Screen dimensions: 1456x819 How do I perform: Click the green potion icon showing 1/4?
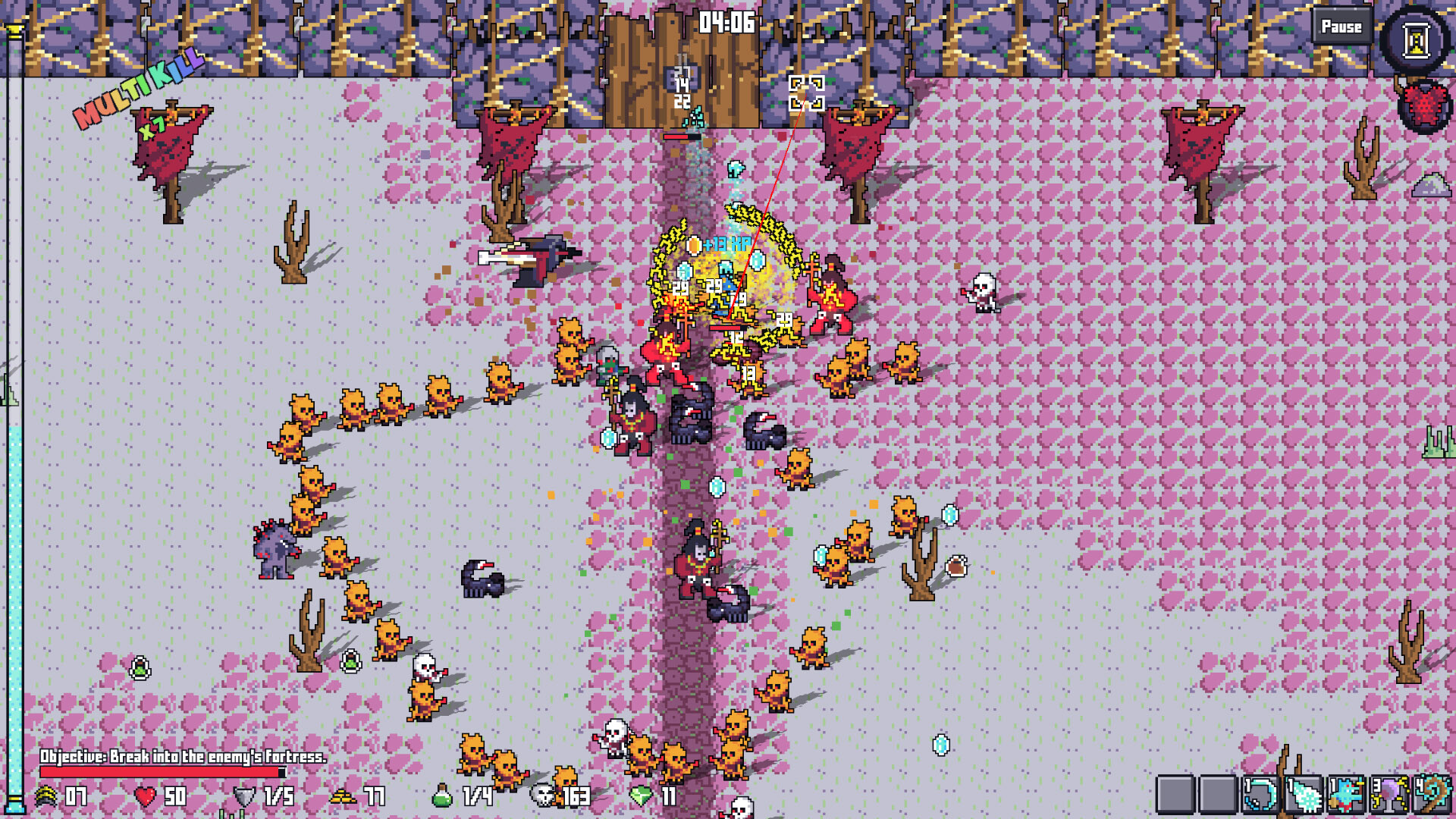443,796
